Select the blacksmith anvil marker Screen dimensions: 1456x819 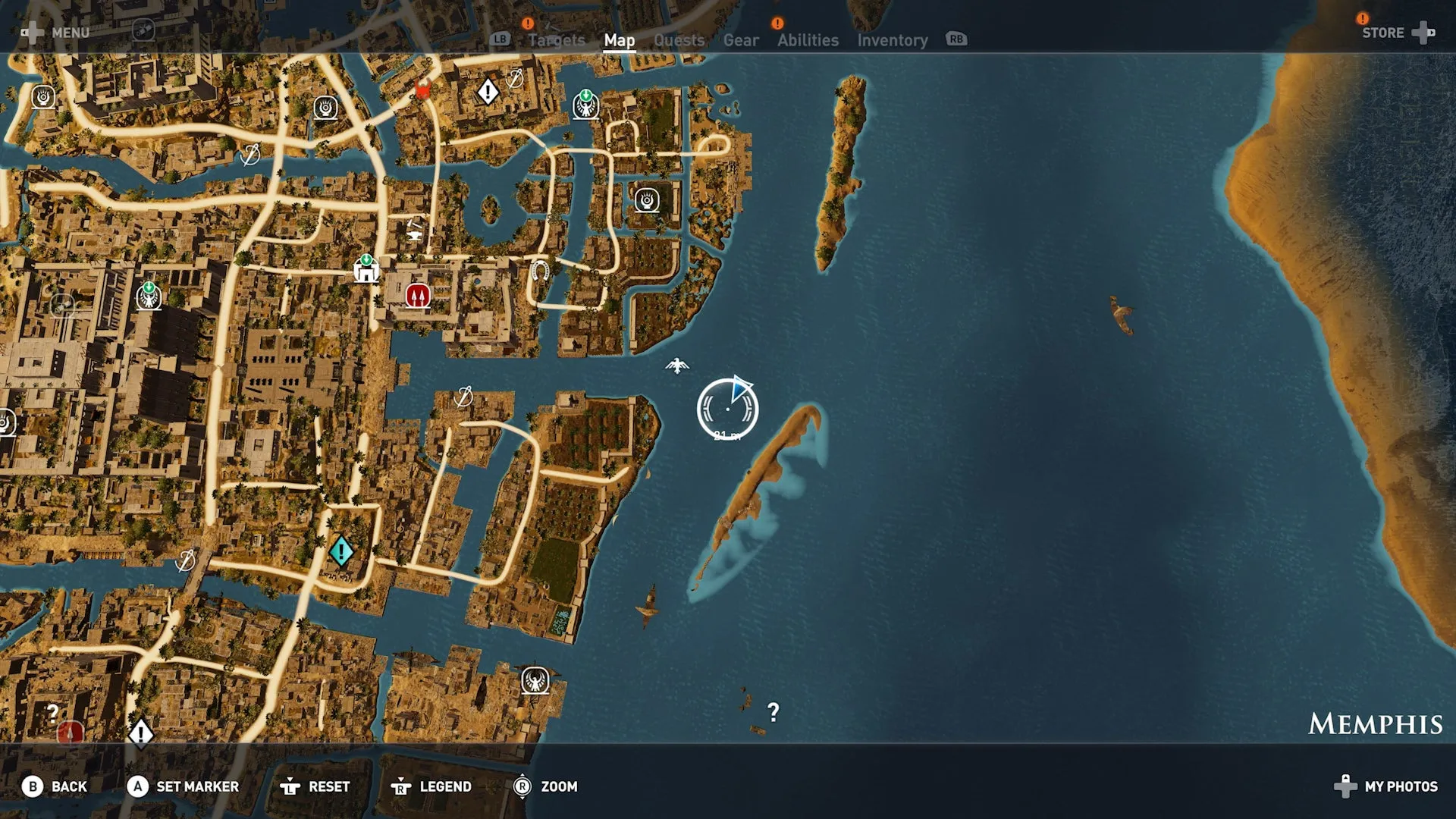point(415,228)
